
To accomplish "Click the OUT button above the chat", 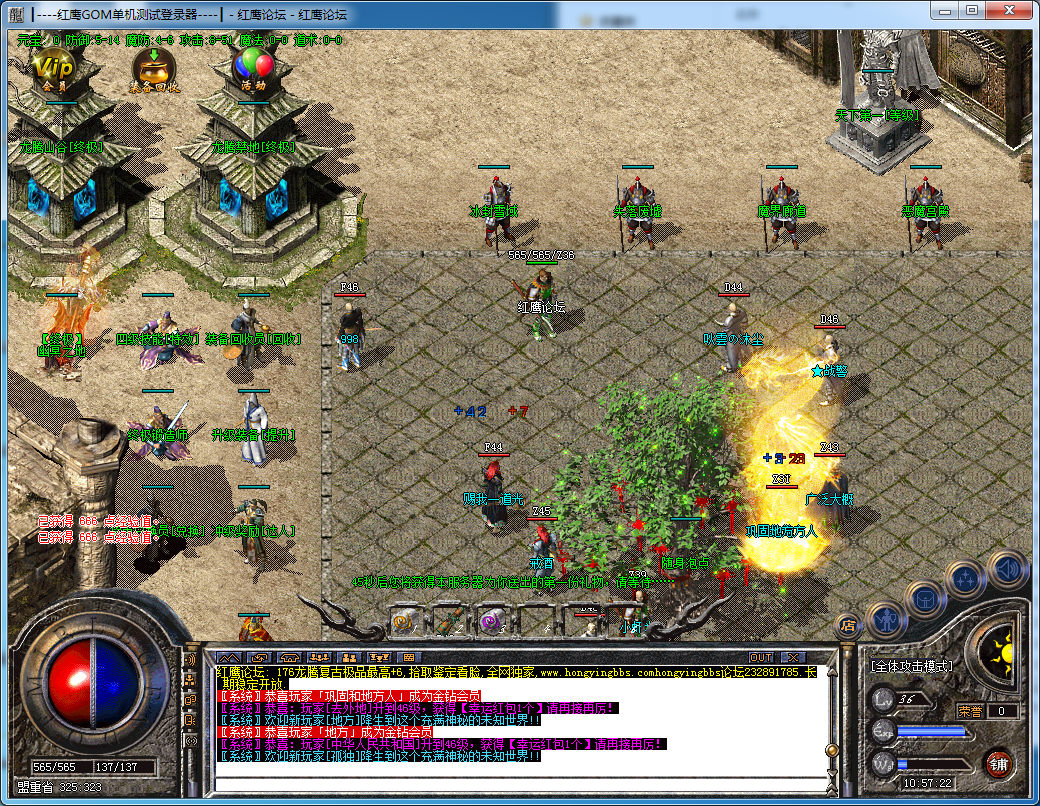I will (761, 657).
